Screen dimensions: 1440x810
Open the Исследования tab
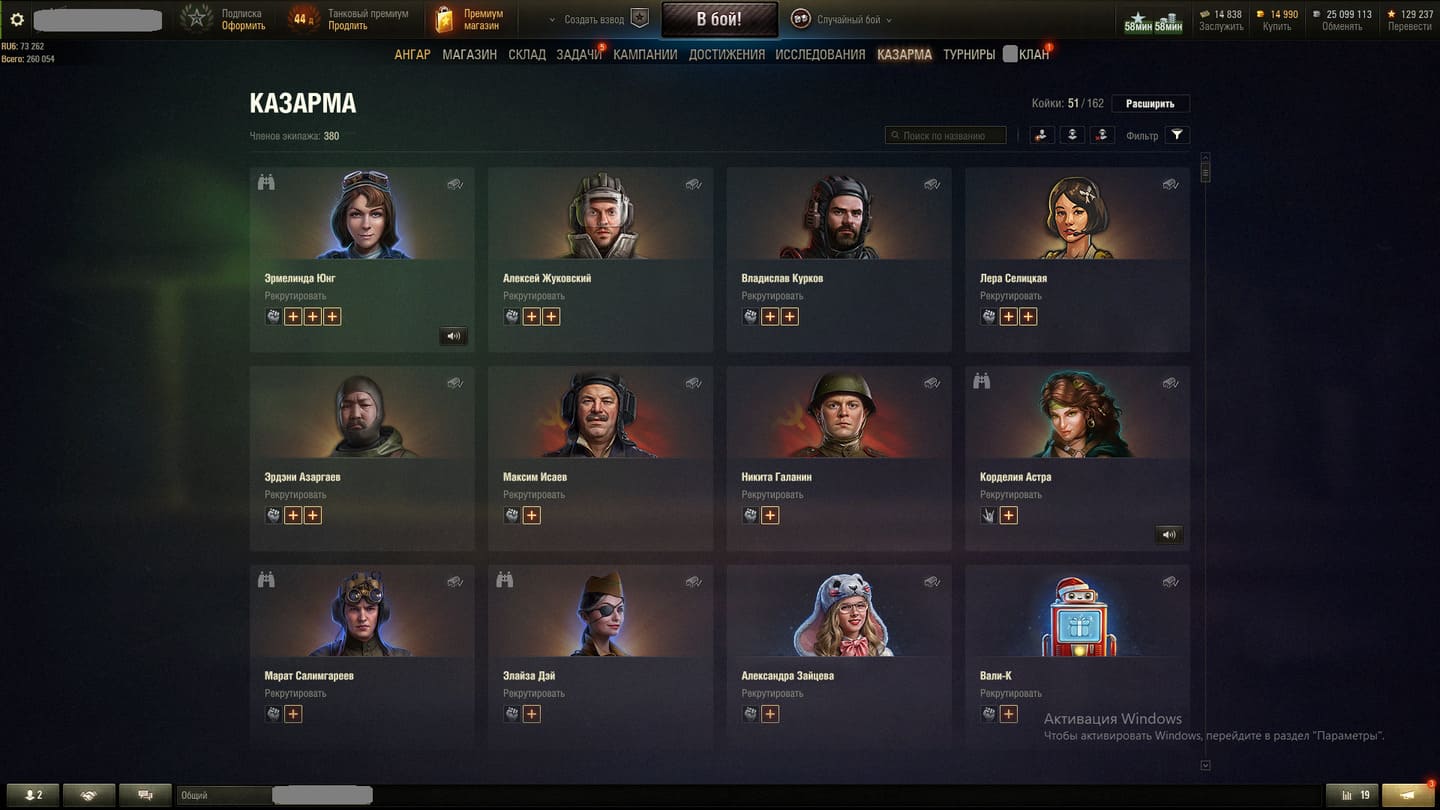[820, 54]
